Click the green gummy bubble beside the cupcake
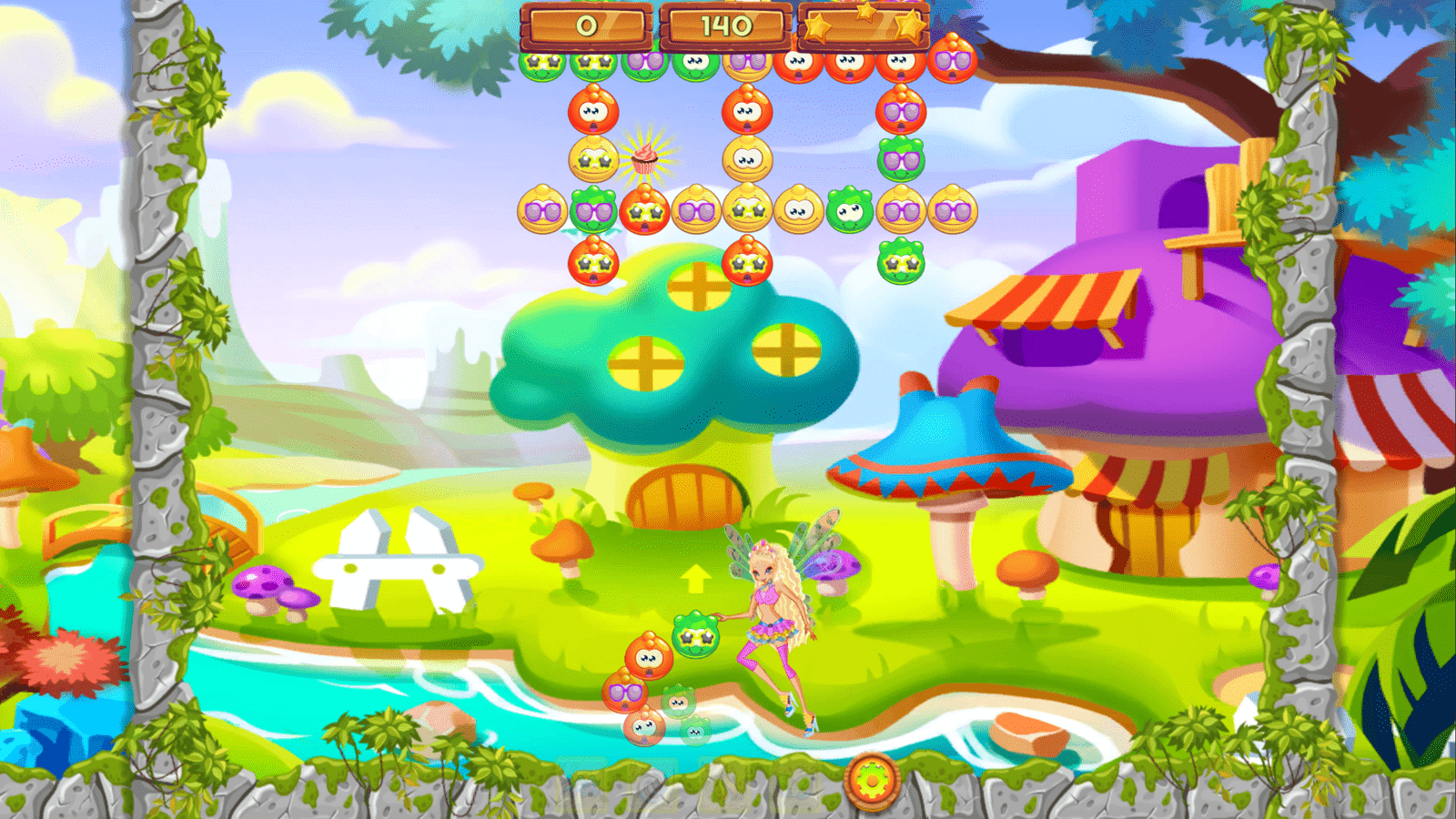Screen dimensions: 1456x819 [593, 207]
